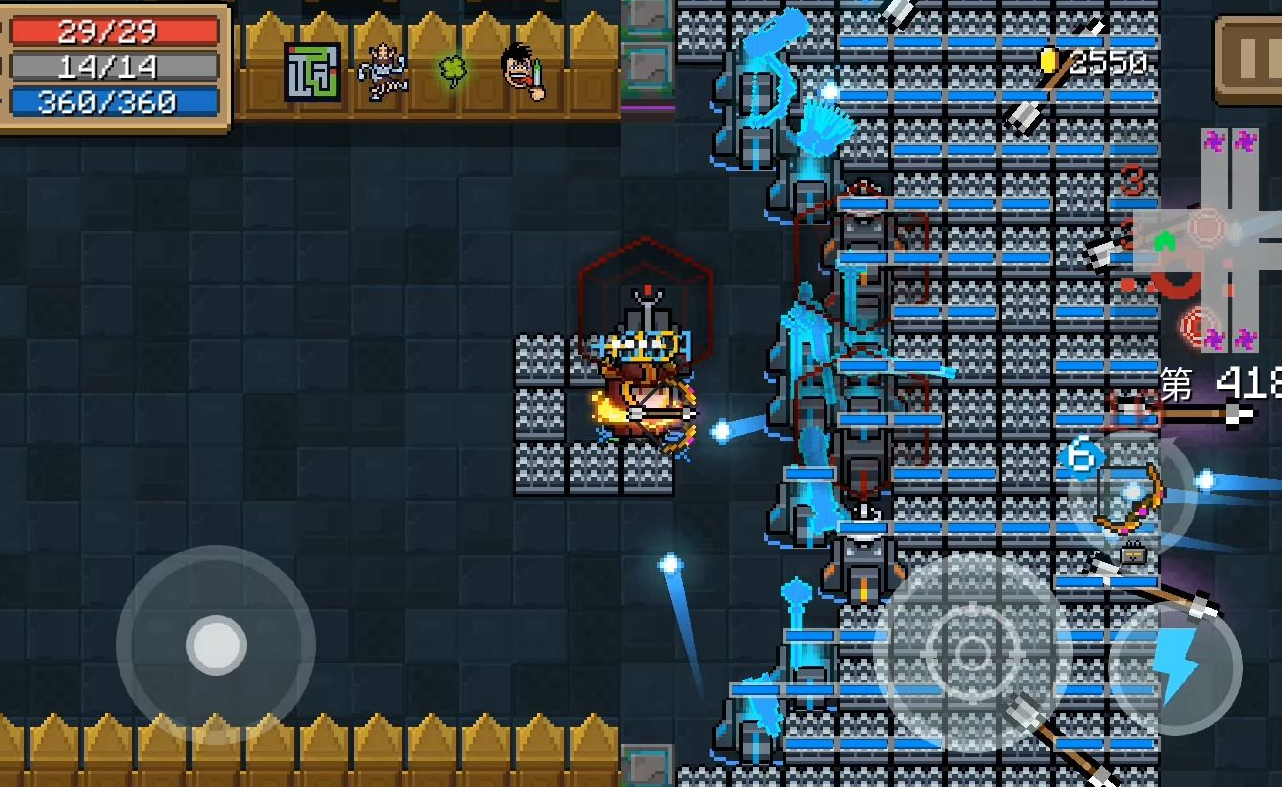
Task: Select the black-haired character face icon
Action: tap(523, 71)
